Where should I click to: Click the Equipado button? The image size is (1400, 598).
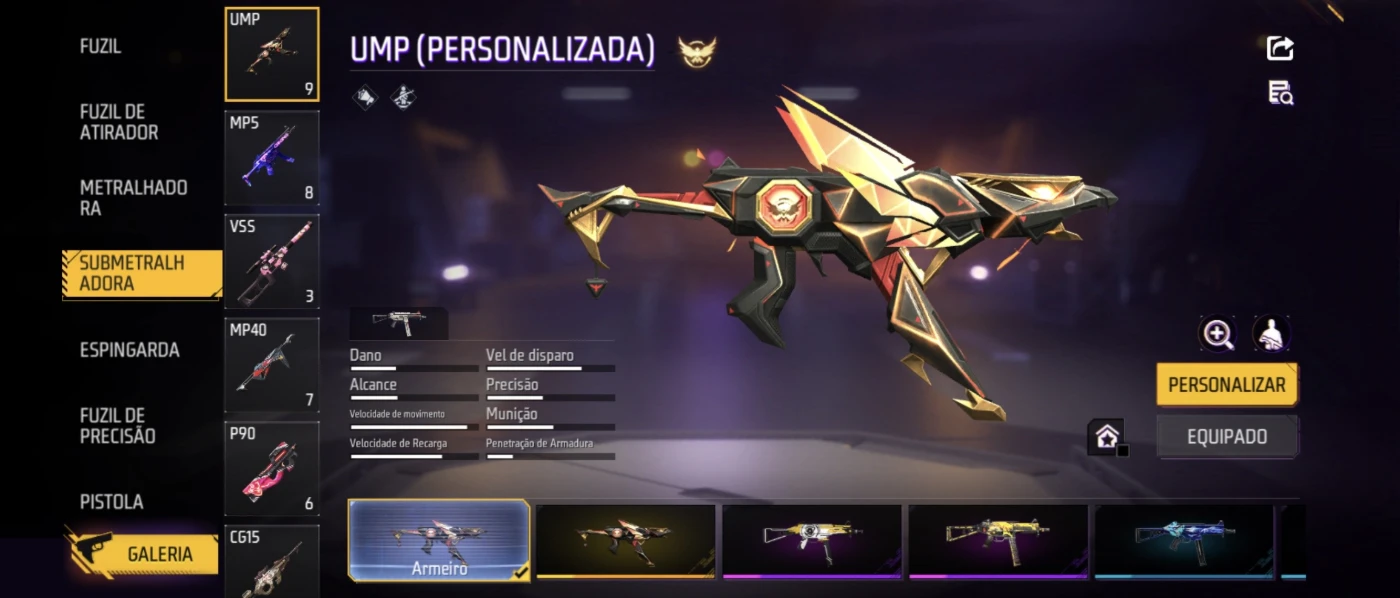click(x=1227, y=437)
